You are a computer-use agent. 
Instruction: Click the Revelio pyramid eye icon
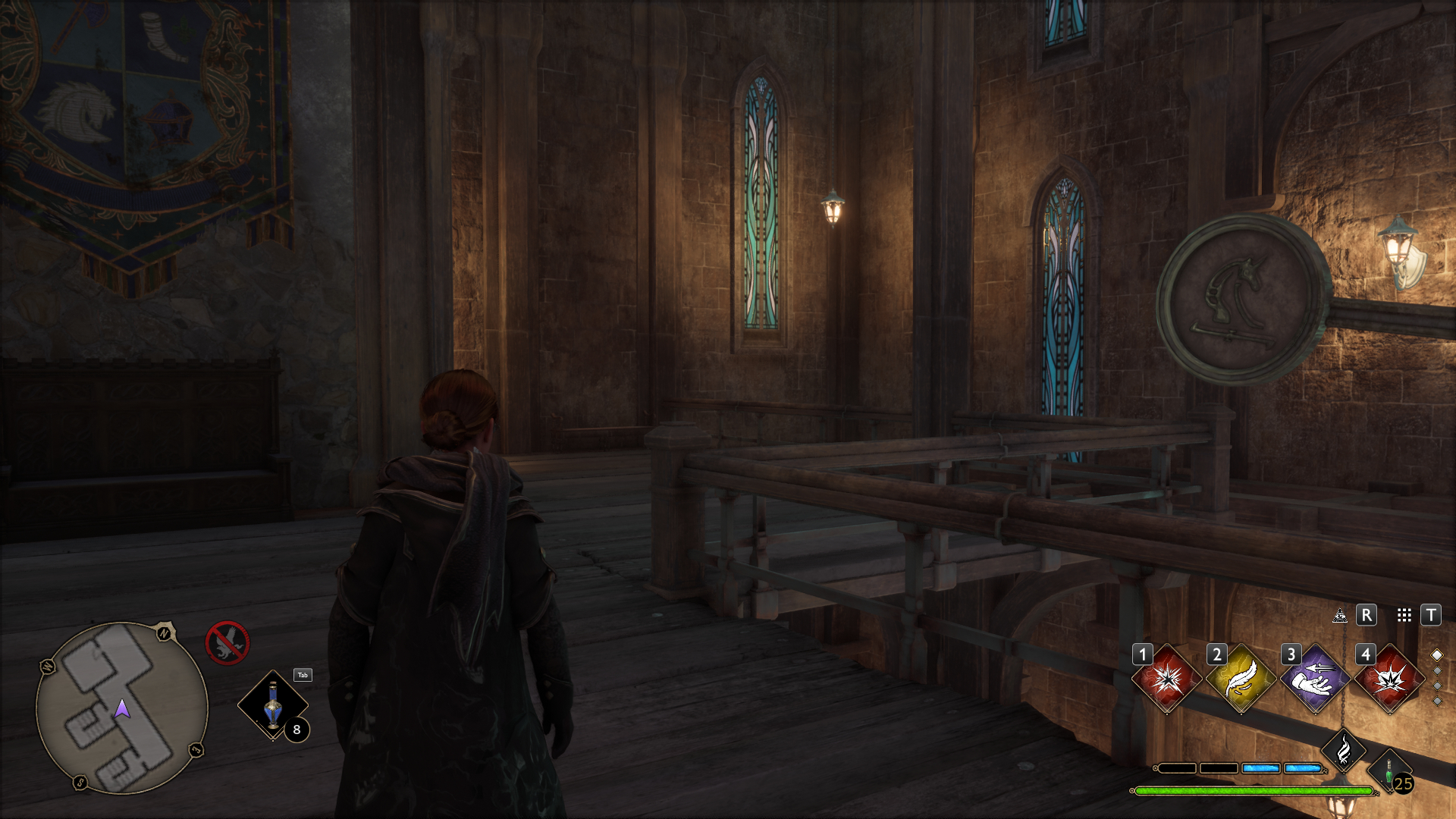(x=1340, y=615)
